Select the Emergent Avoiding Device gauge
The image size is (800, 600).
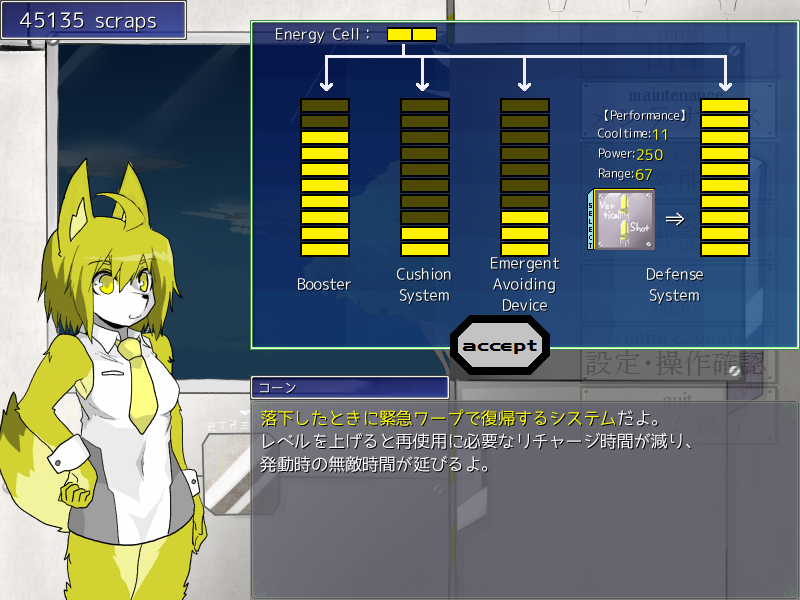(524, 177)
